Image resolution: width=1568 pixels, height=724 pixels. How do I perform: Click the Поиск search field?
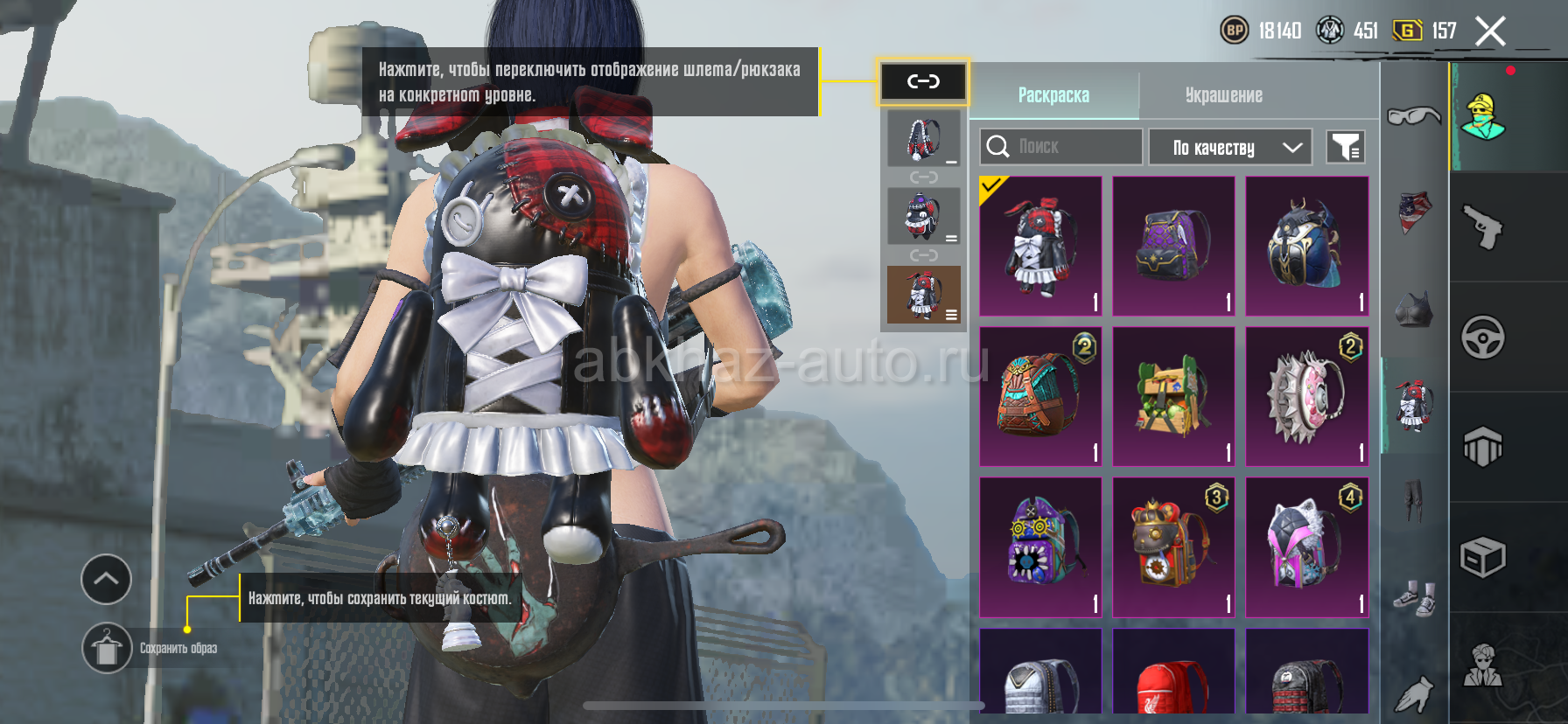1061,147
